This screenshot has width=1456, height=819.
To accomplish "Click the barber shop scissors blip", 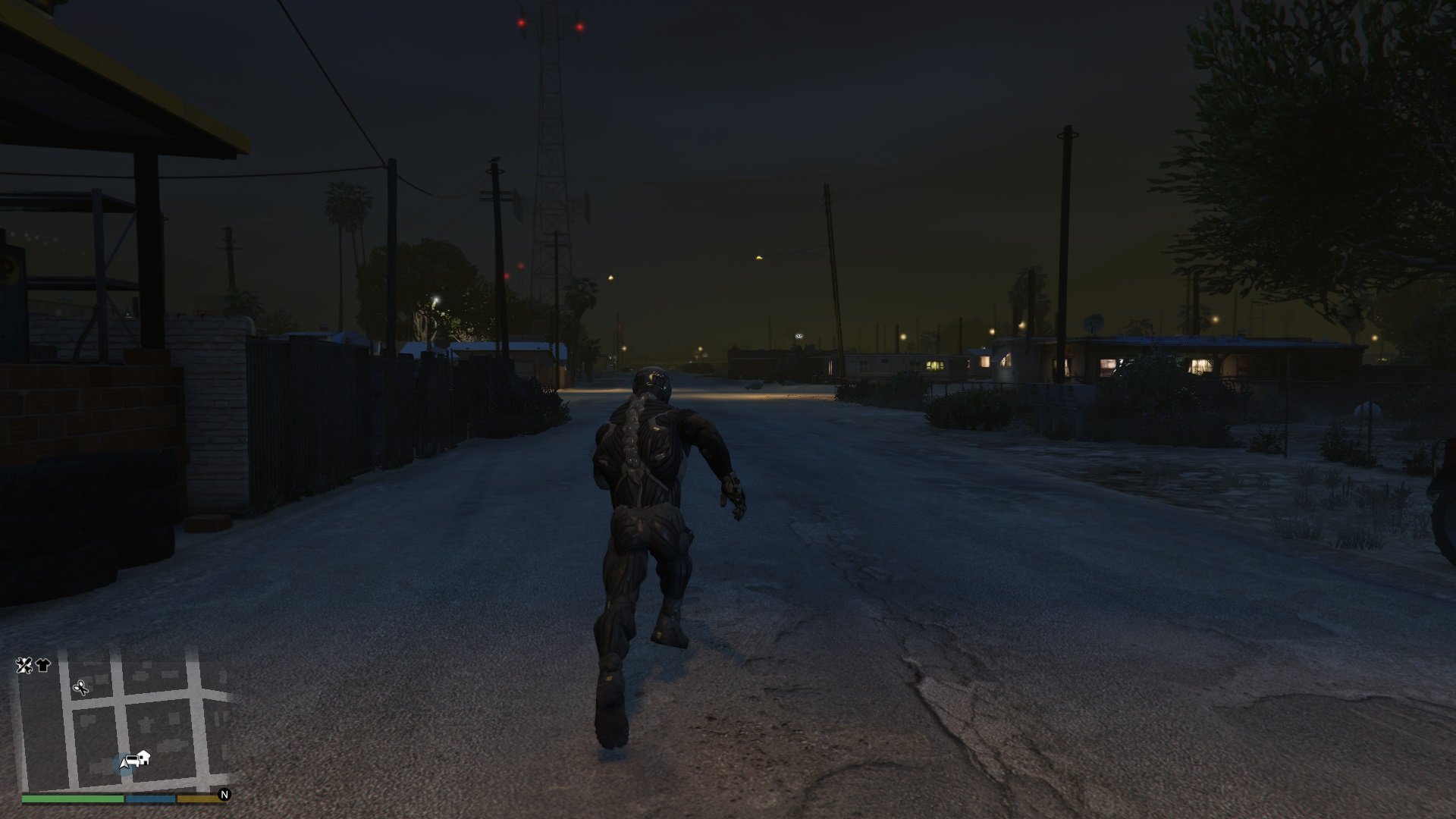I will [80, 688].
